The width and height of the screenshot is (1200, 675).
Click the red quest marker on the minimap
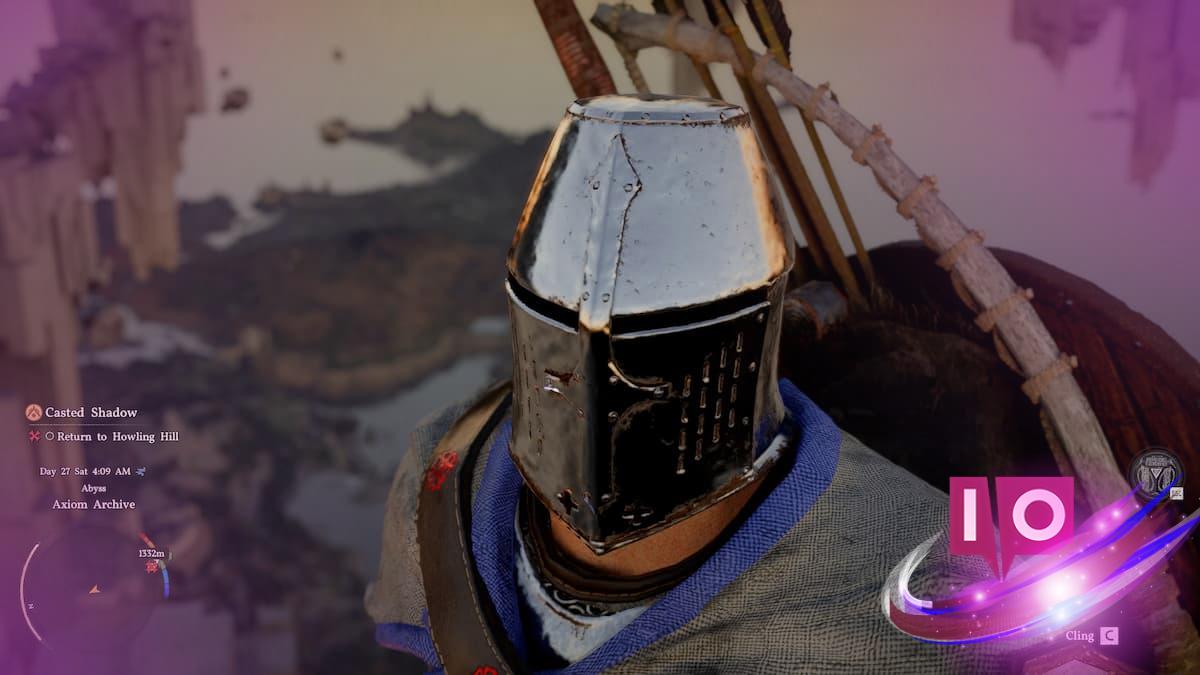(x=153, y=567)
